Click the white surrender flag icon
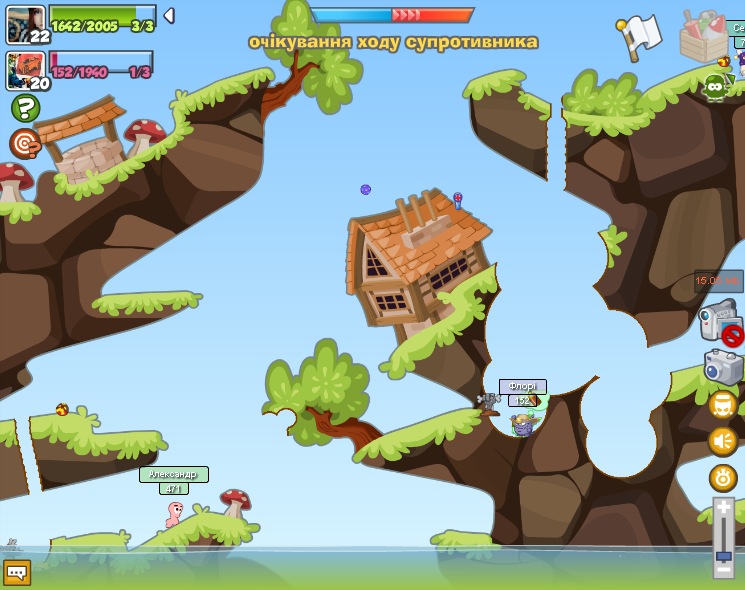 640,36
